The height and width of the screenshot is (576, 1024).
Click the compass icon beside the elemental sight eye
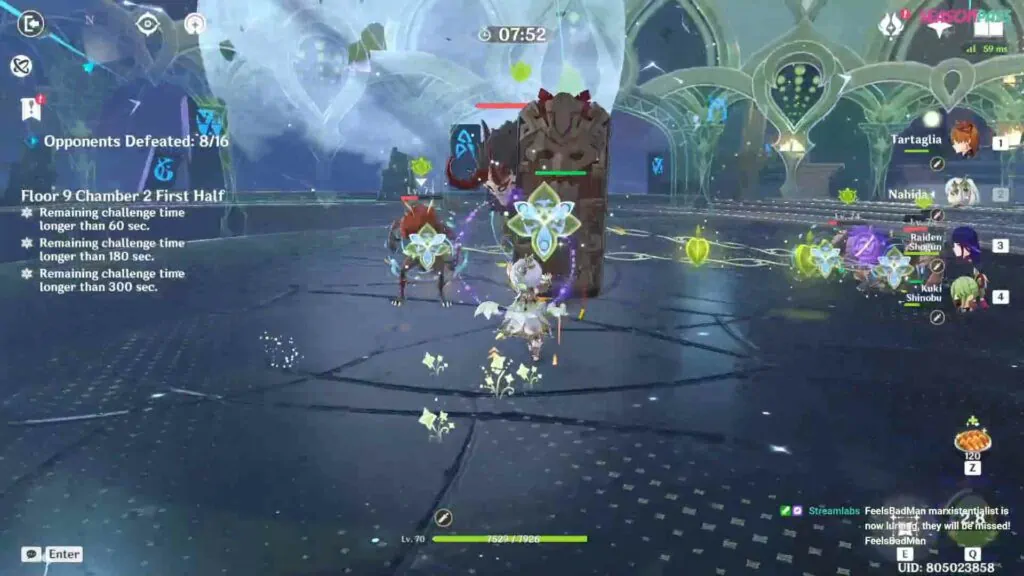click(194, 24)
